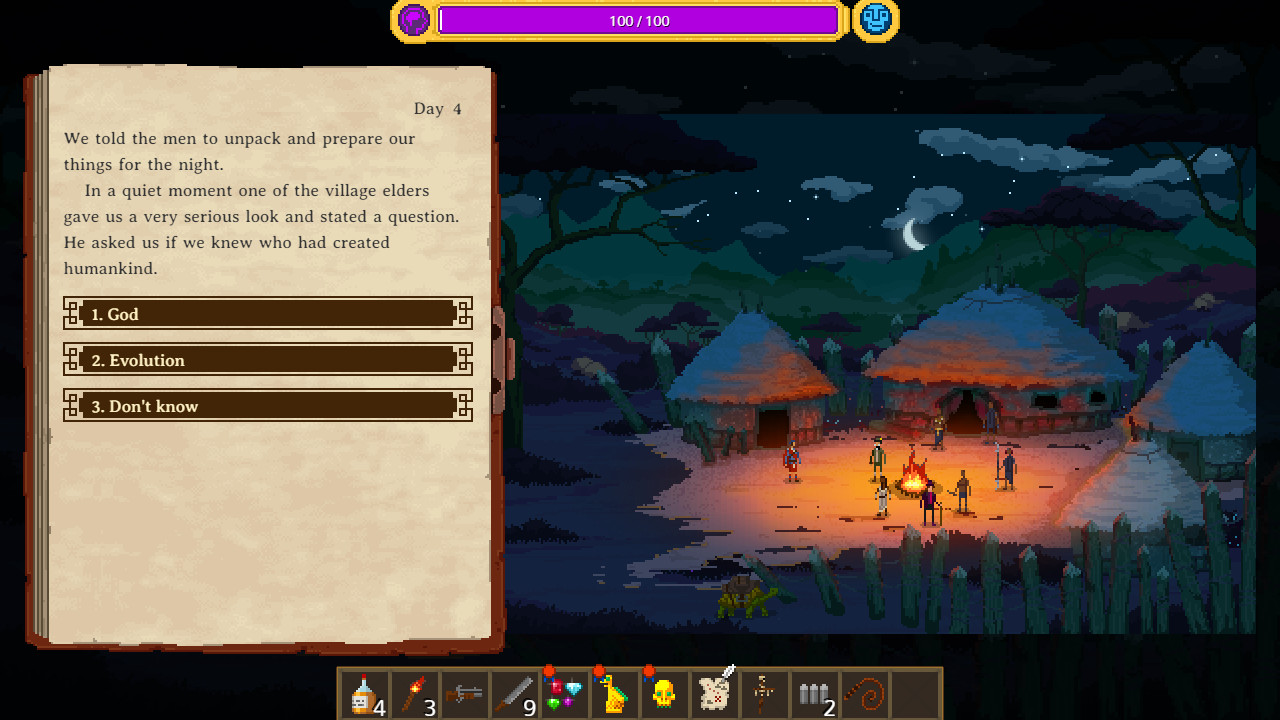
Task: Select the ammunition bullets slot
Action: point(815,692)
